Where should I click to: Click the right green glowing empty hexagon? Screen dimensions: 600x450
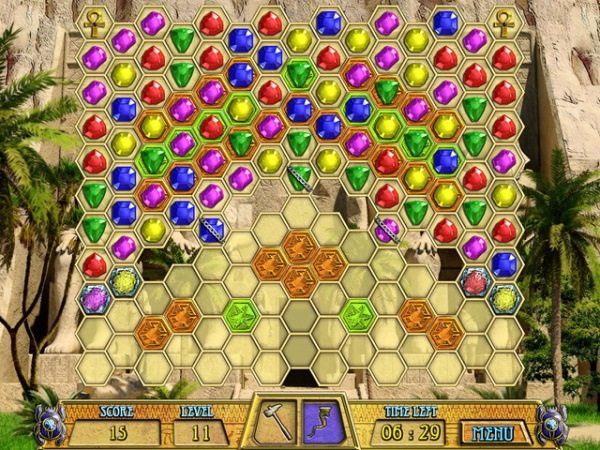[x=358, y=315]
